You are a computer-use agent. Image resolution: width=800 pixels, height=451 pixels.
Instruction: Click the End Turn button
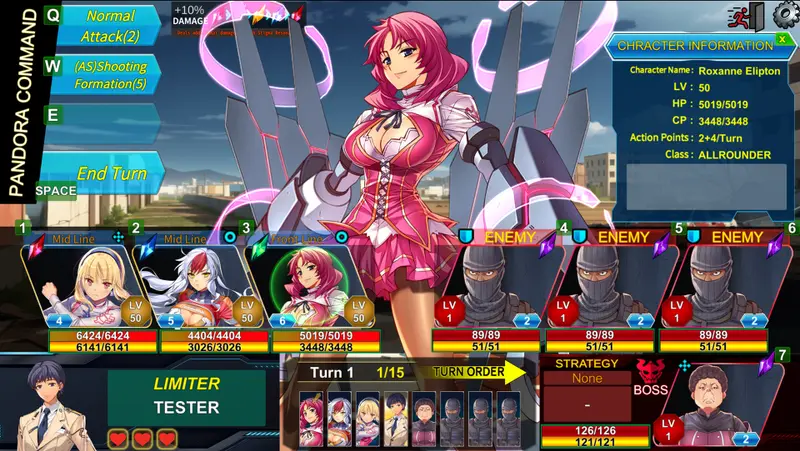[x=110, y=174]
